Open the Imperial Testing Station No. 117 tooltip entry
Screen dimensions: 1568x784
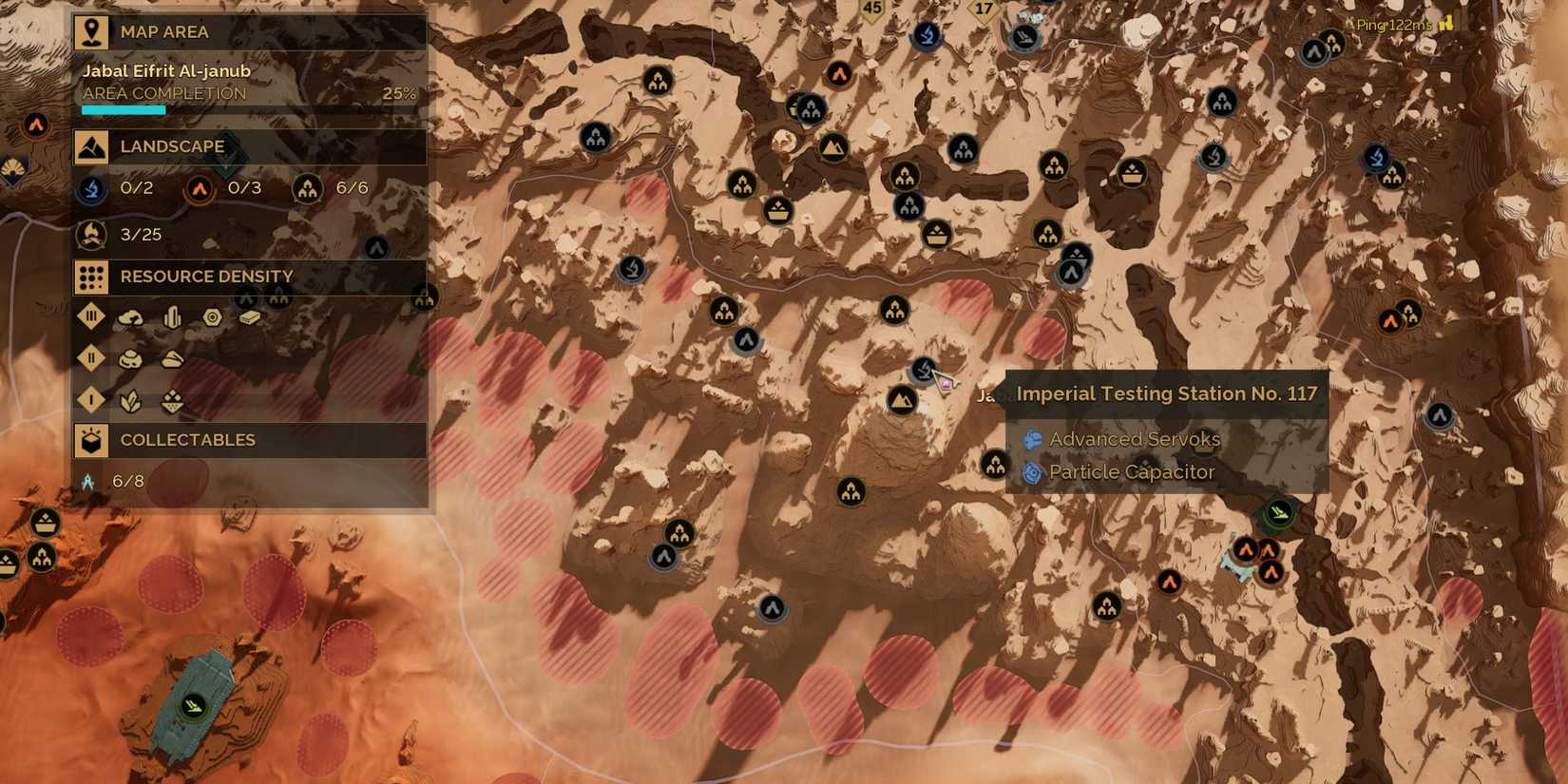click(x=1166, y=392)
